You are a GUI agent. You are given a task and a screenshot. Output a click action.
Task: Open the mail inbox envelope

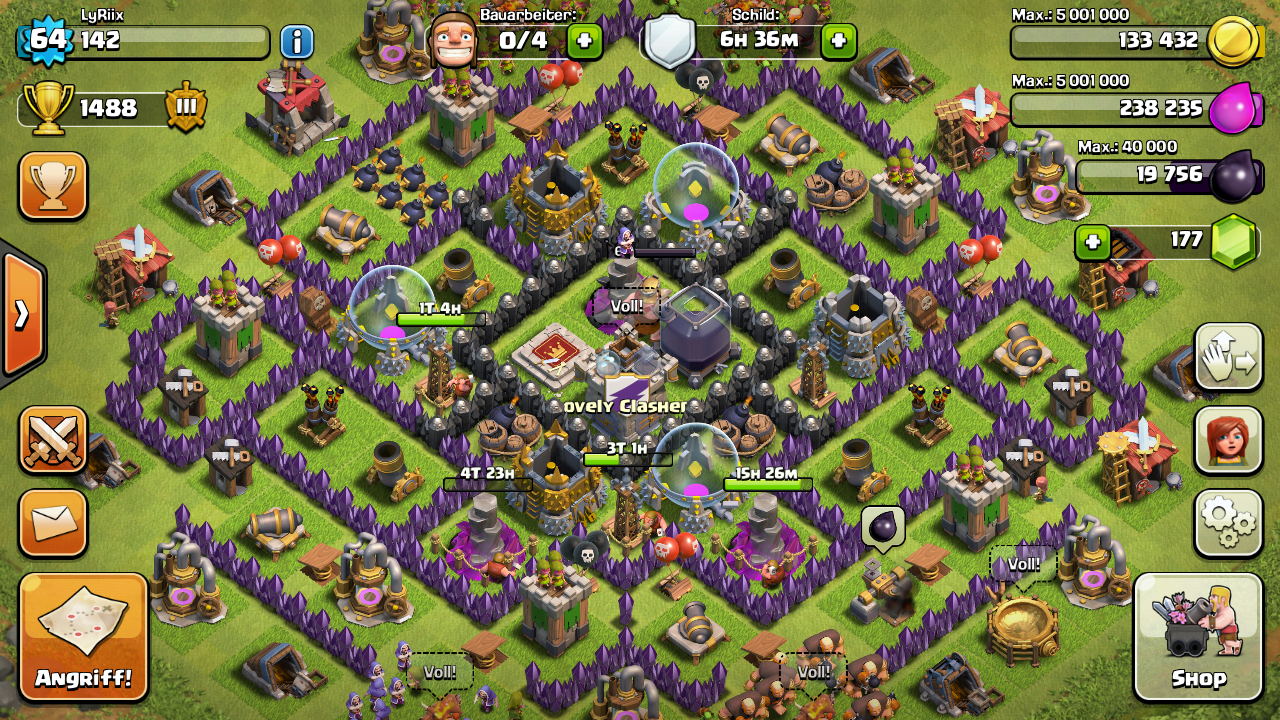coord(52,522)
